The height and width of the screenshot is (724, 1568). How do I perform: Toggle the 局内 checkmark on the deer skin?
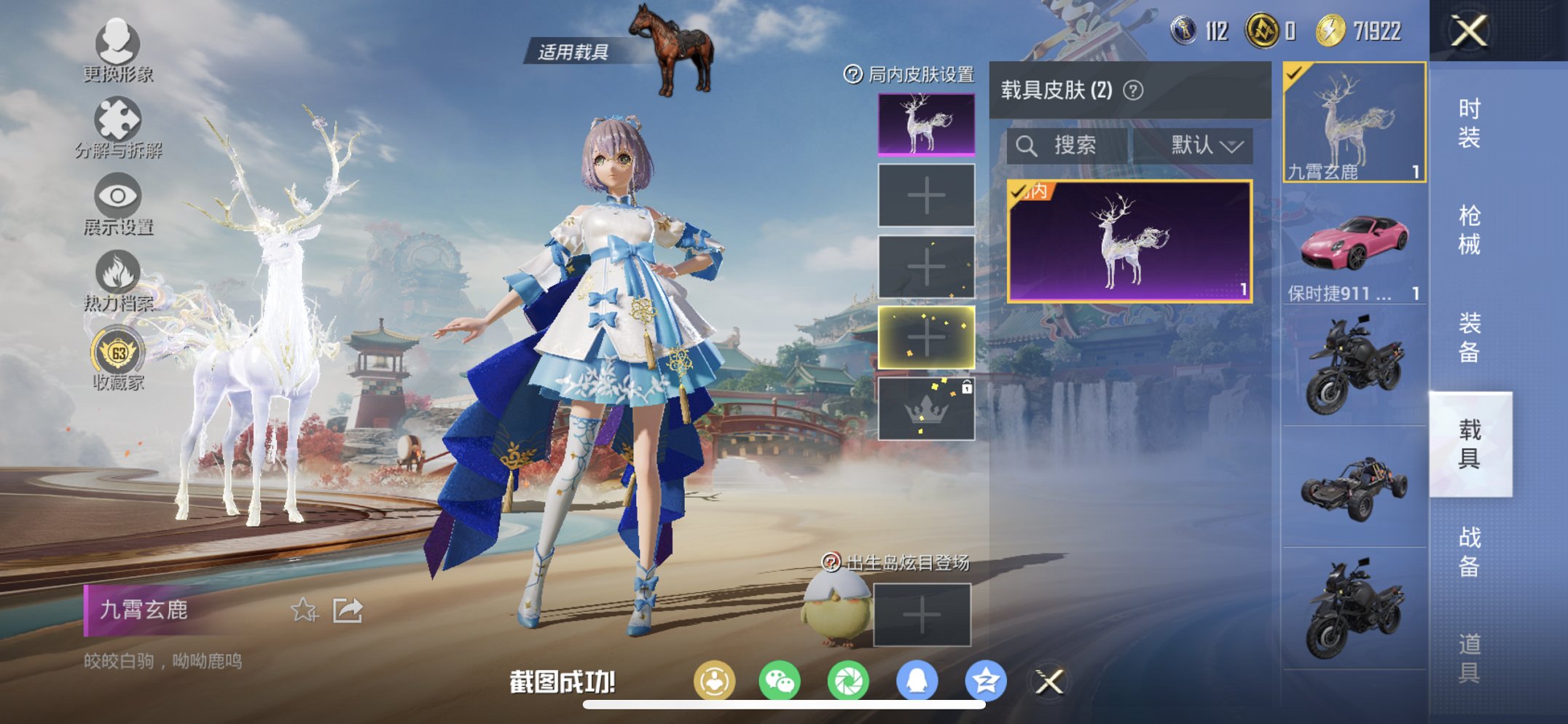coord(1019,191)
